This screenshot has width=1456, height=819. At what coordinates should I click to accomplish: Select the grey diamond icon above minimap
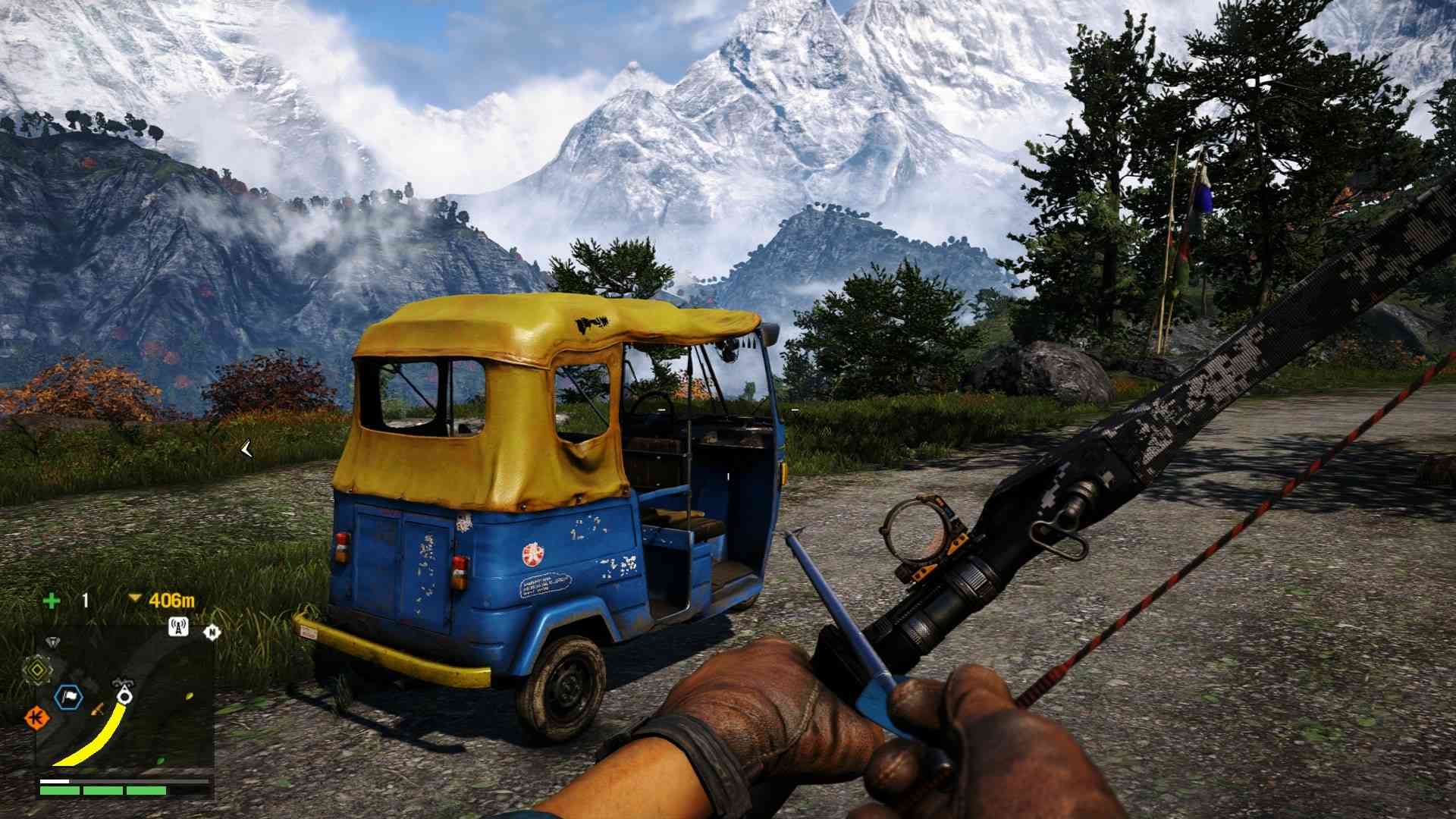[52, 642]
